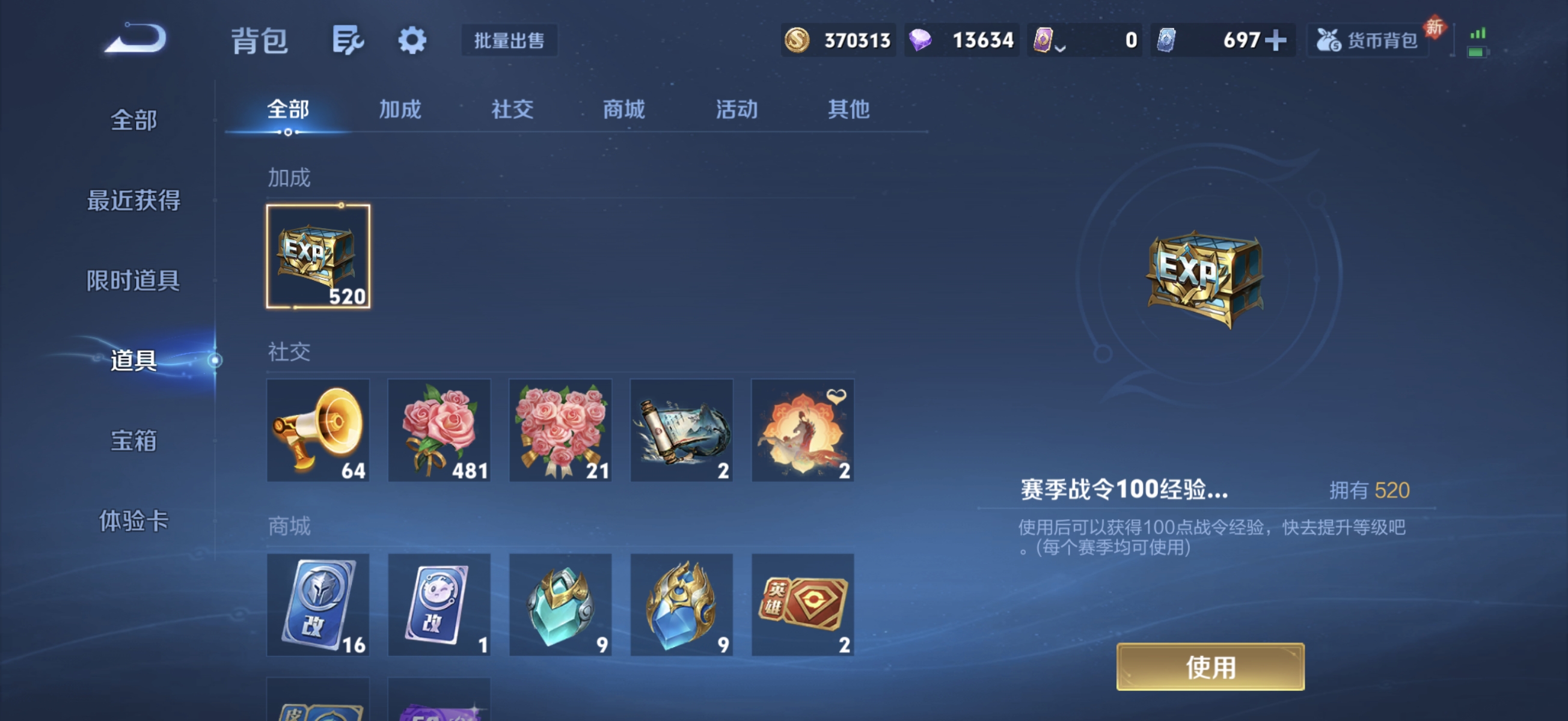Click the purple diamond currency icon
1568x721 pixels.
pos(920,39)
